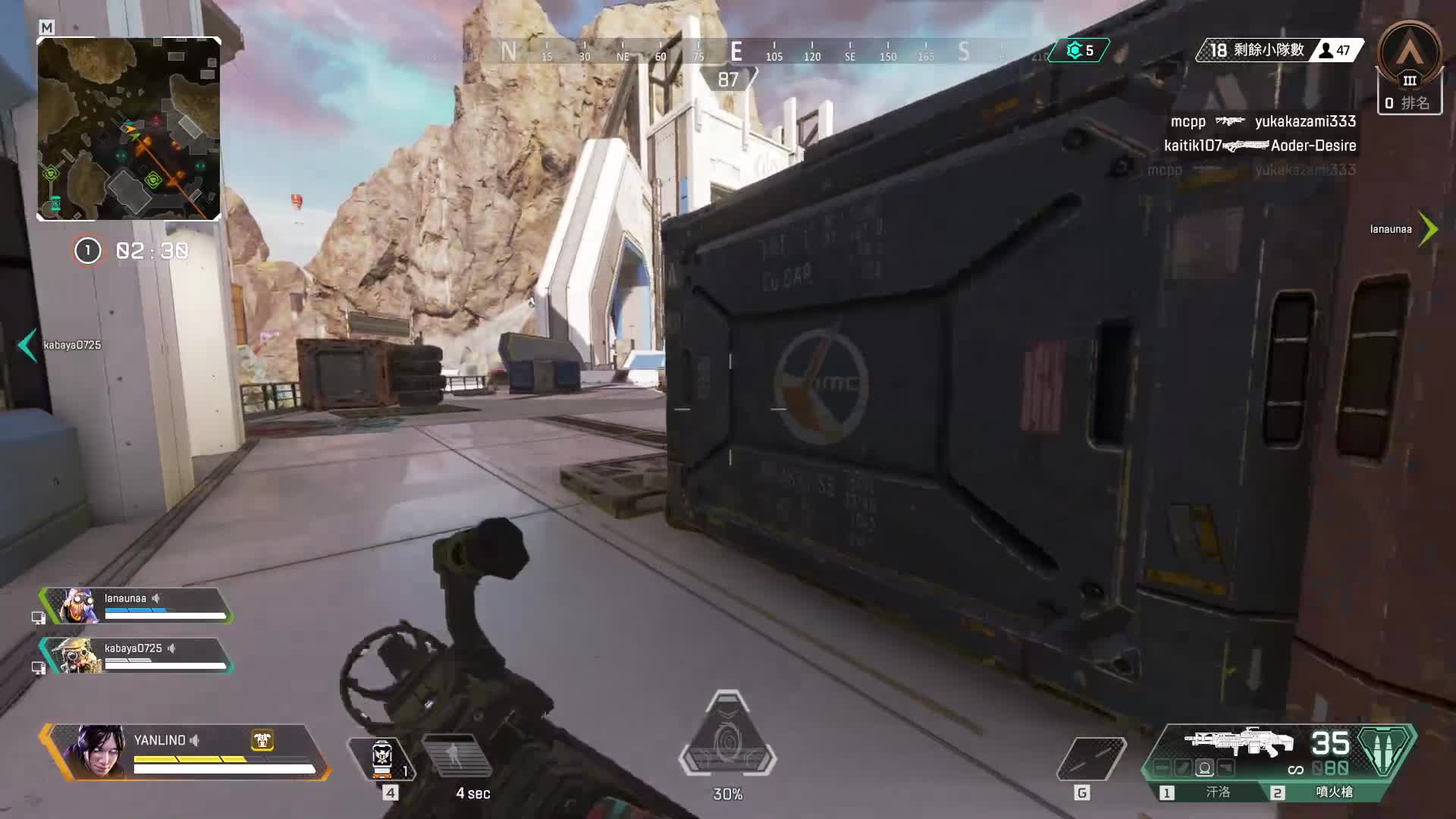Select teammate lanaunaa's squad card
This screenshot has height=819, width=1456.
(136, 606)
